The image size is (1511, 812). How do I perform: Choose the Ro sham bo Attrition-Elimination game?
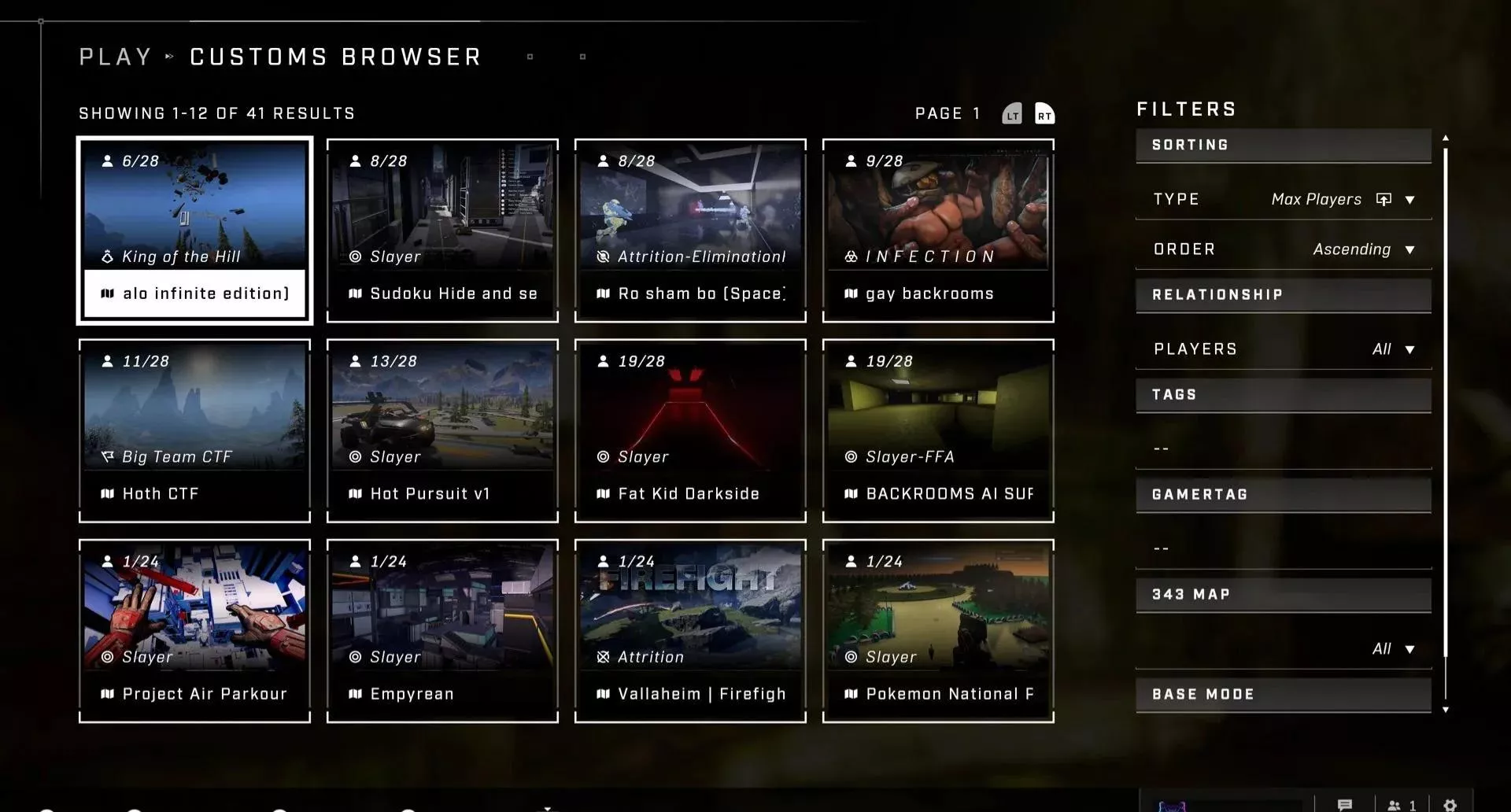click(x=690, y=230)
